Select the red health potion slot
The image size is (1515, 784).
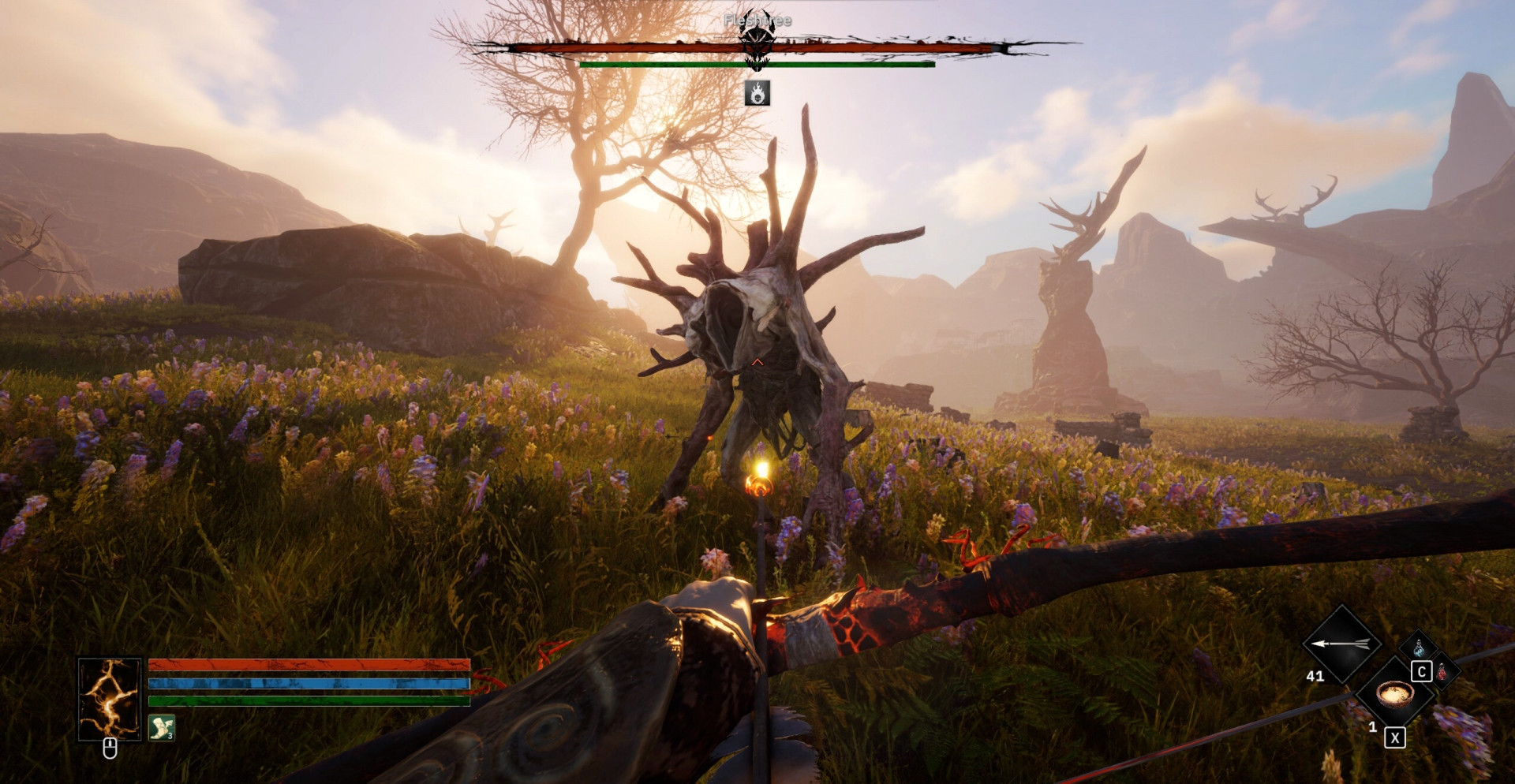tap(1442, 672)
